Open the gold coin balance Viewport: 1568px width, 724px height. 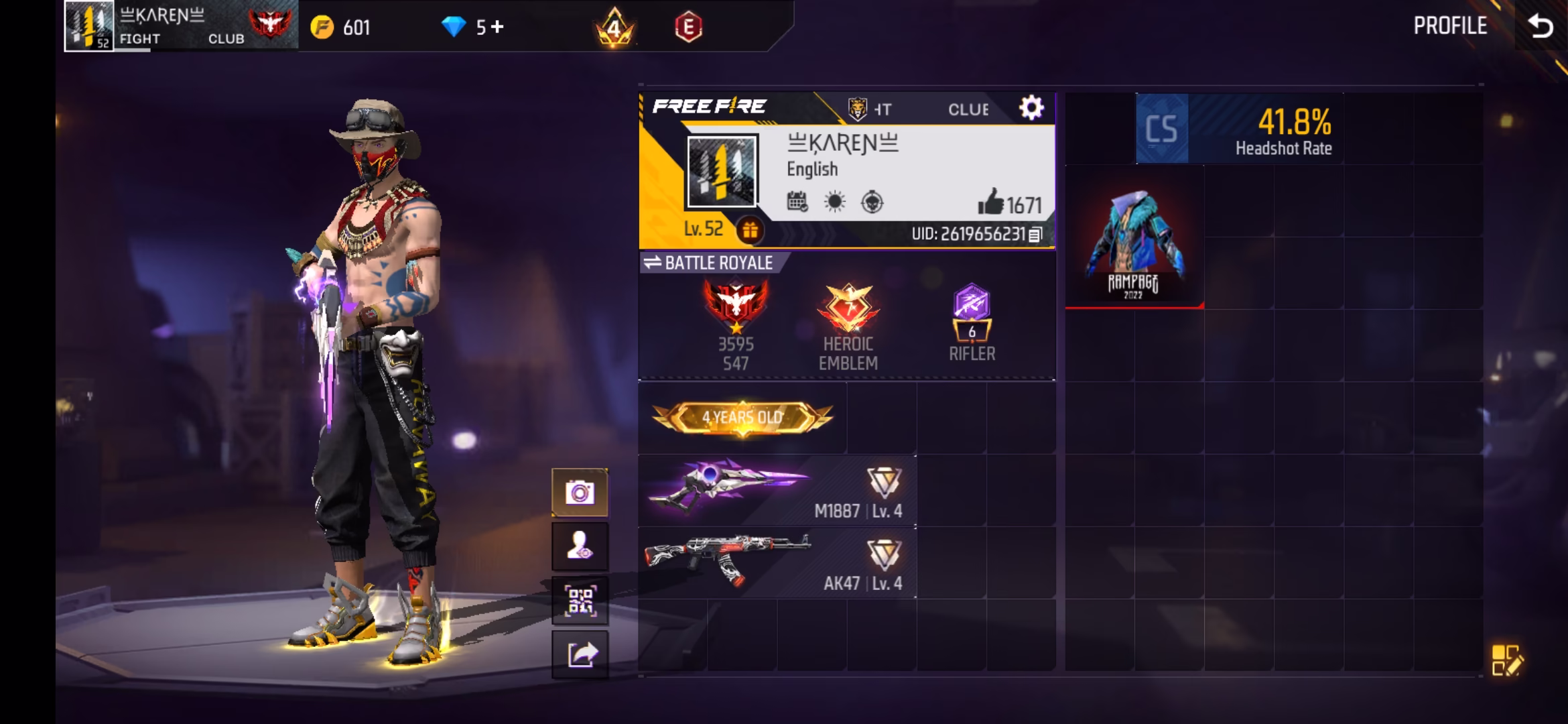[340, 27]
